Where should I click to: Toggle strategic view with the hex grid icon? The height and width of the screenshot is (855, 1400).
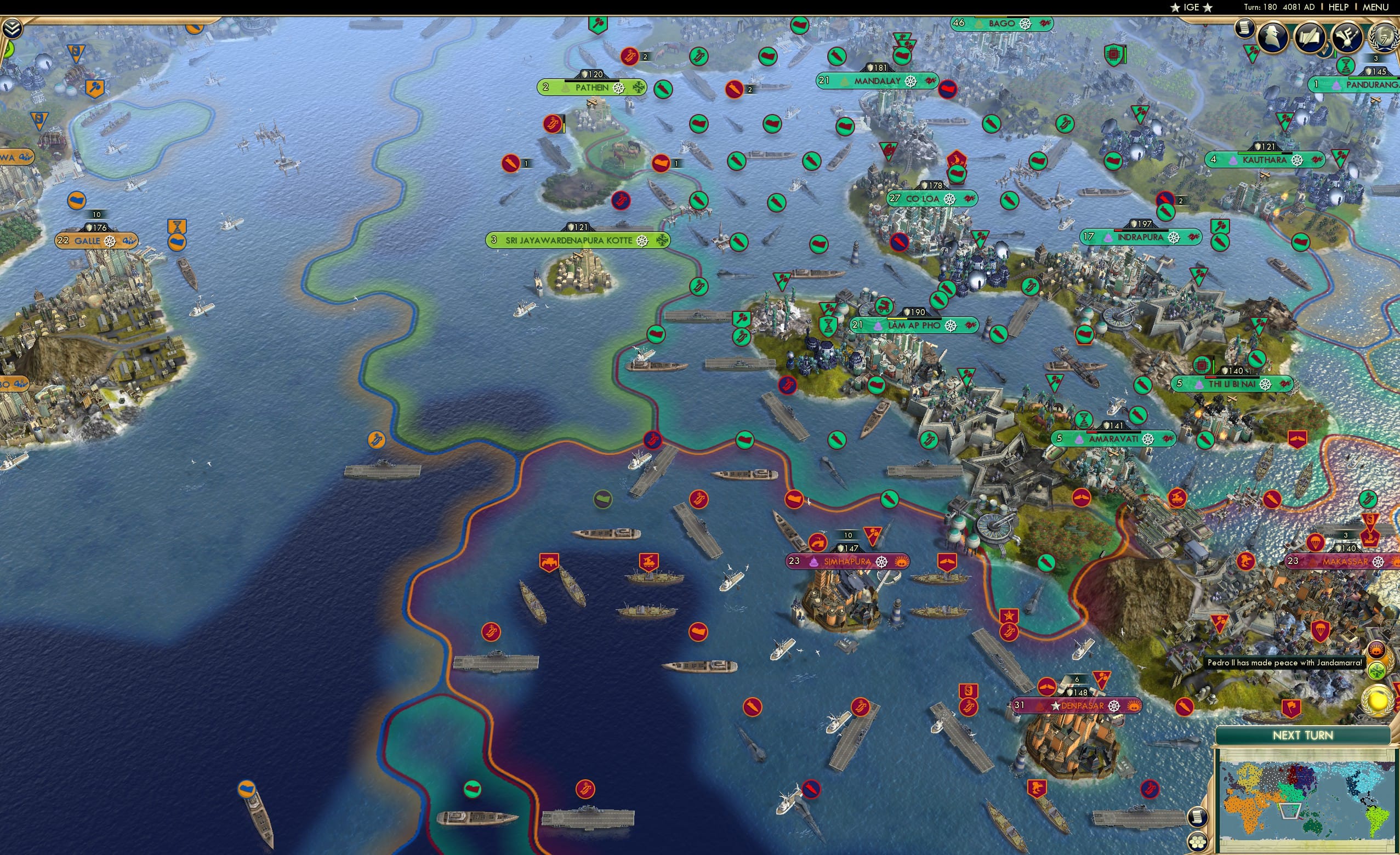click(1198, 842)
